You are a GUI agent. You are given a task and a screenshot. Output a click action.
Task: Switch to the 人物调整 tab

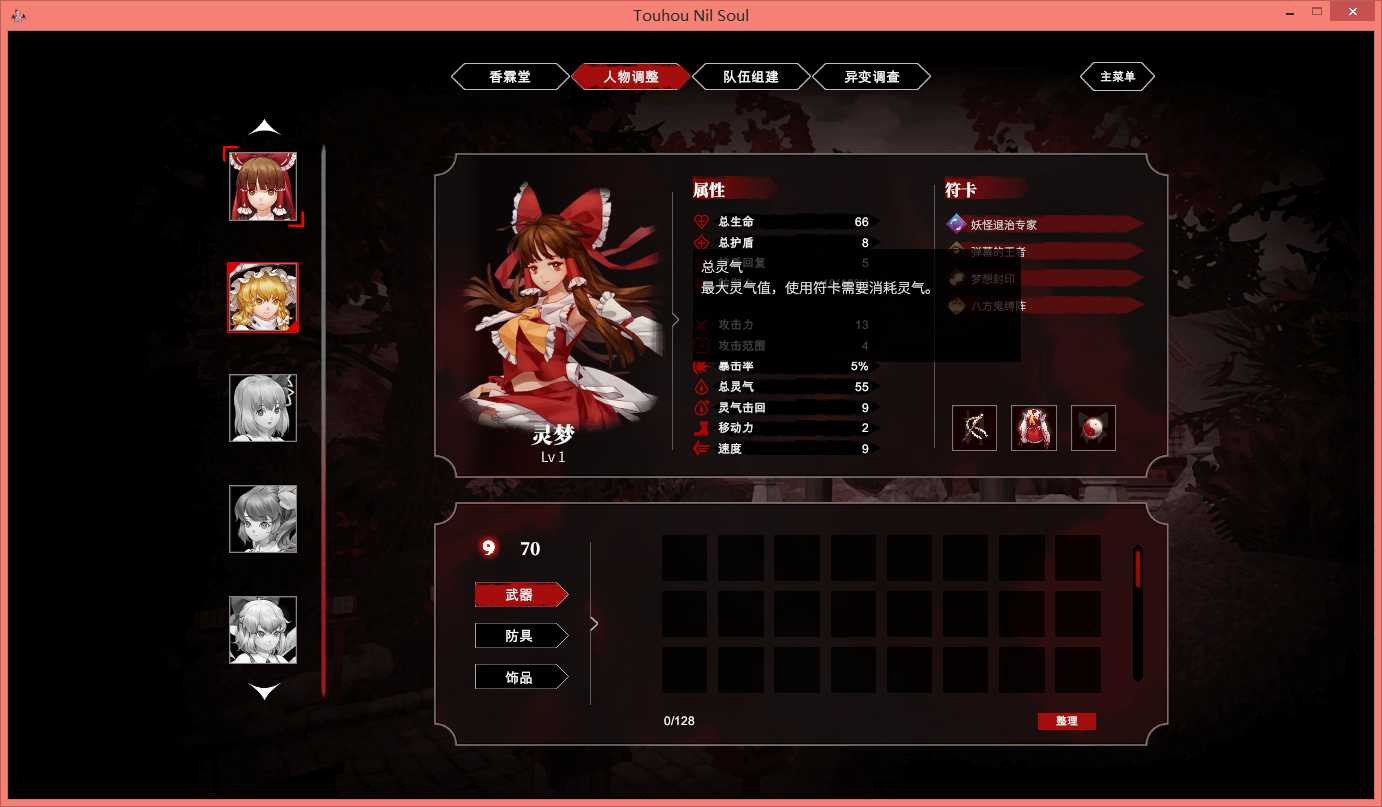tap(630, 77)
